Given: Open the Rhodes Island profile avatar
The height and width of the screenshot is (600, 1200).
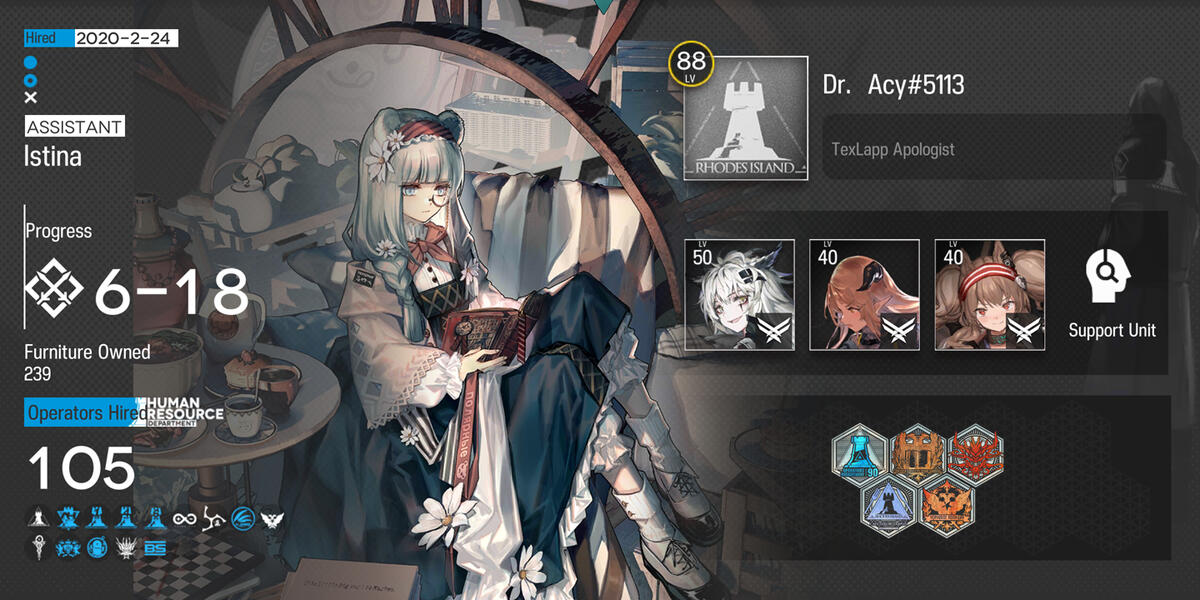Looking at the screenshot, I should point(745,118).
